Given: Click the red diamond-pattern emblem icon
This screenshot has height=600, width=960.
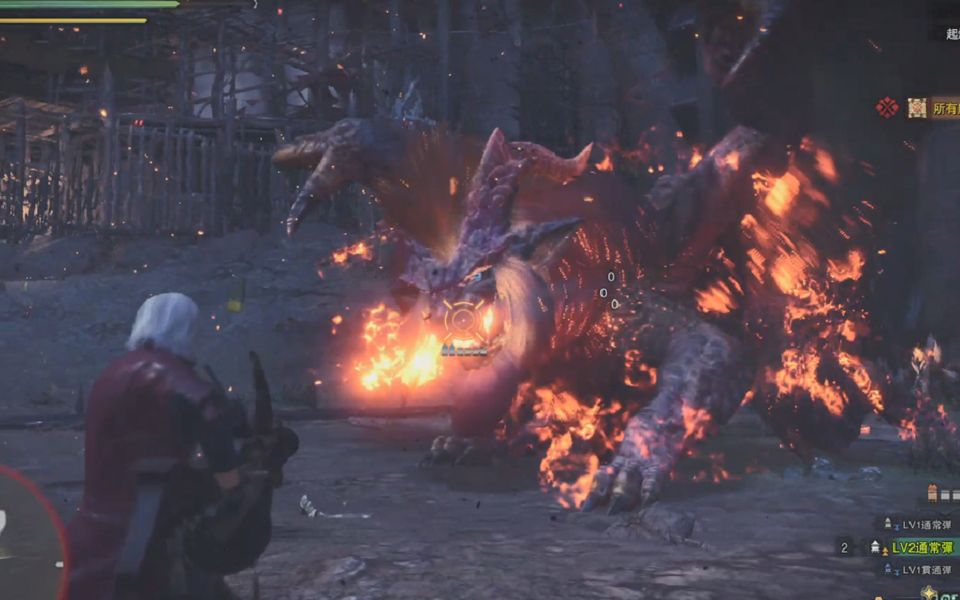Looking at the screenshot, I should click(x=887, y=107).
